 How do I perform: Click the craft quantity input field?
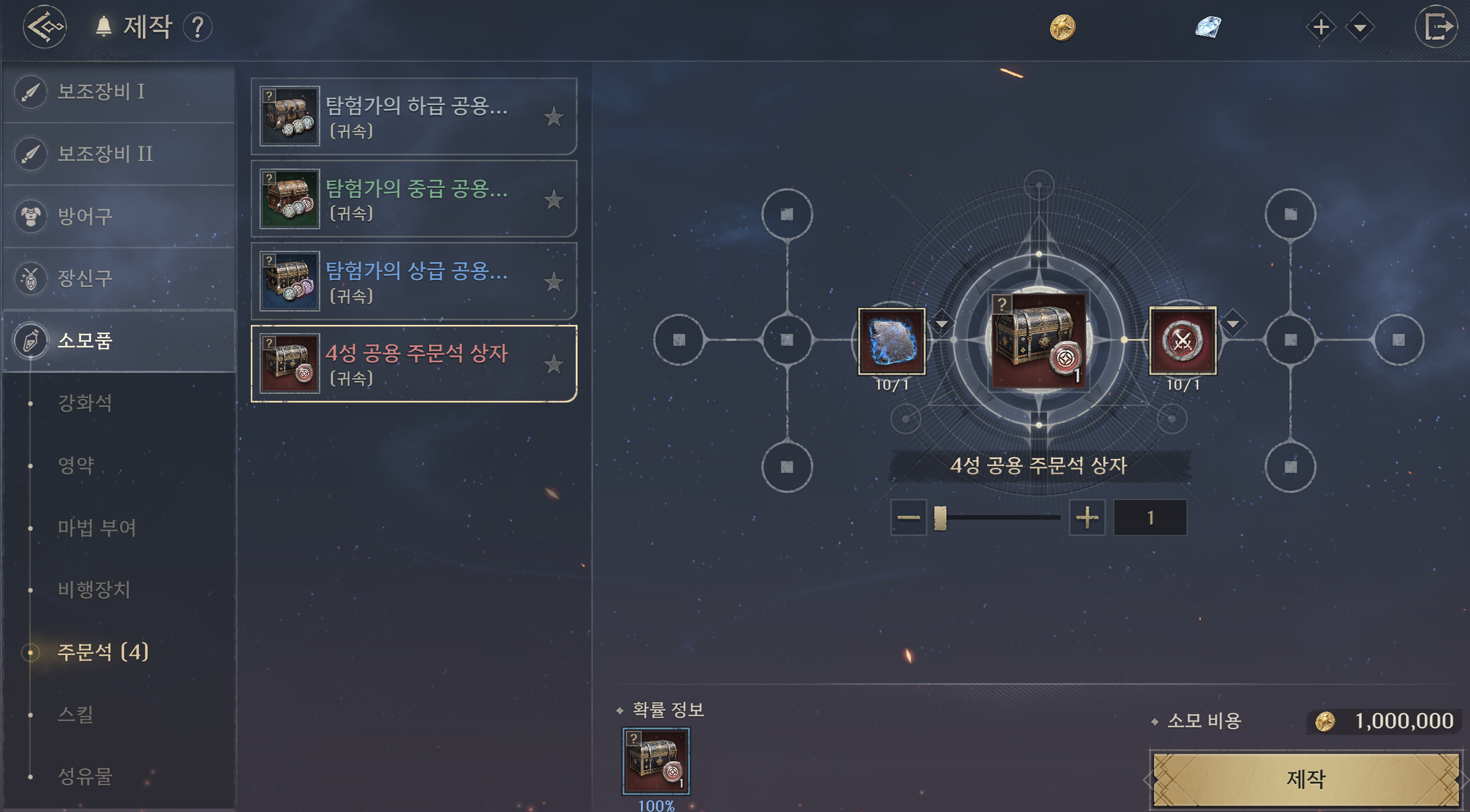click(1150, 517)
